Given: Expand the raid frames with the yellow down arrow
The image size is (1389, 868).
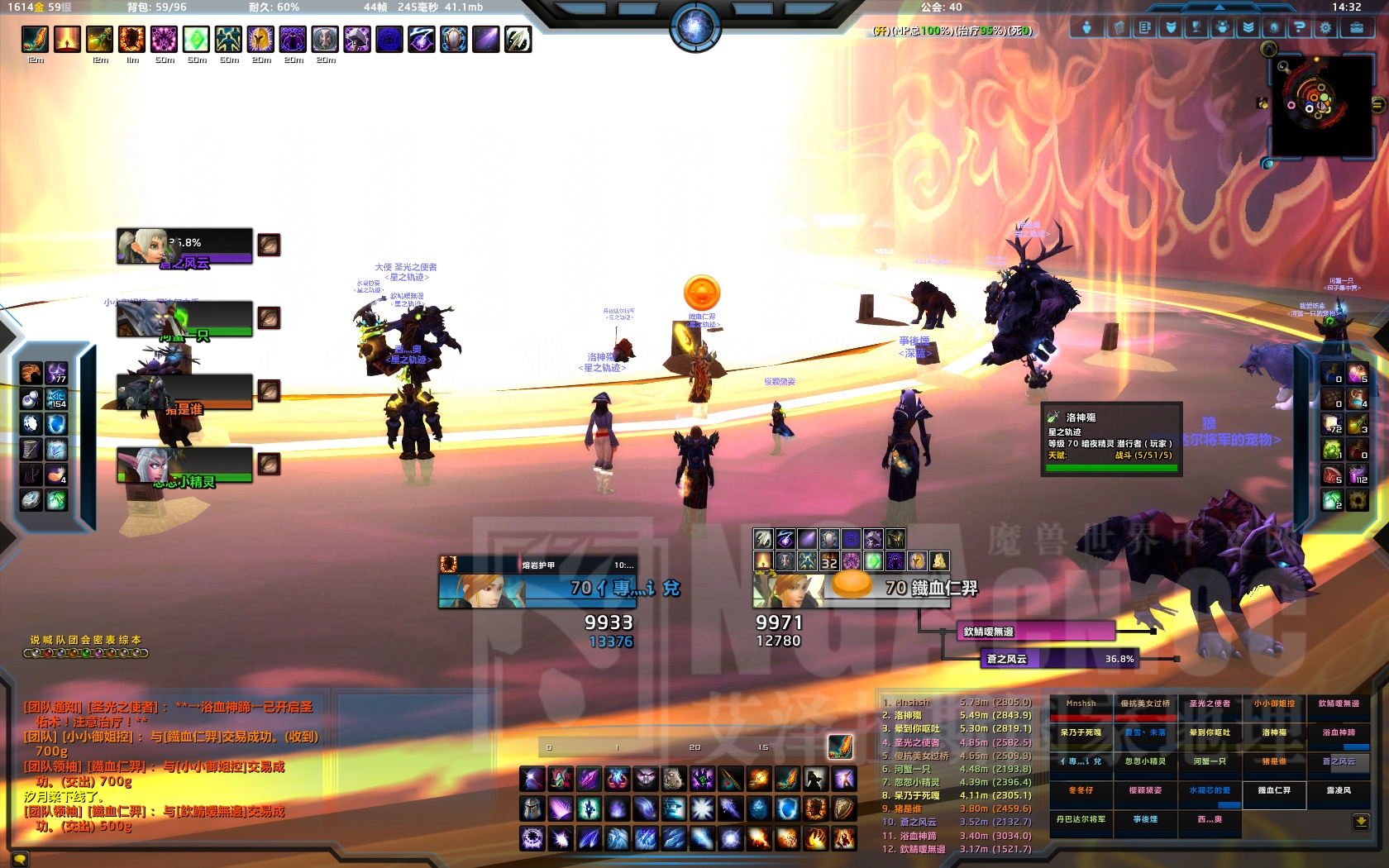Looking at the screenshot, I should pyautogui.click(x=1361, y=823).
